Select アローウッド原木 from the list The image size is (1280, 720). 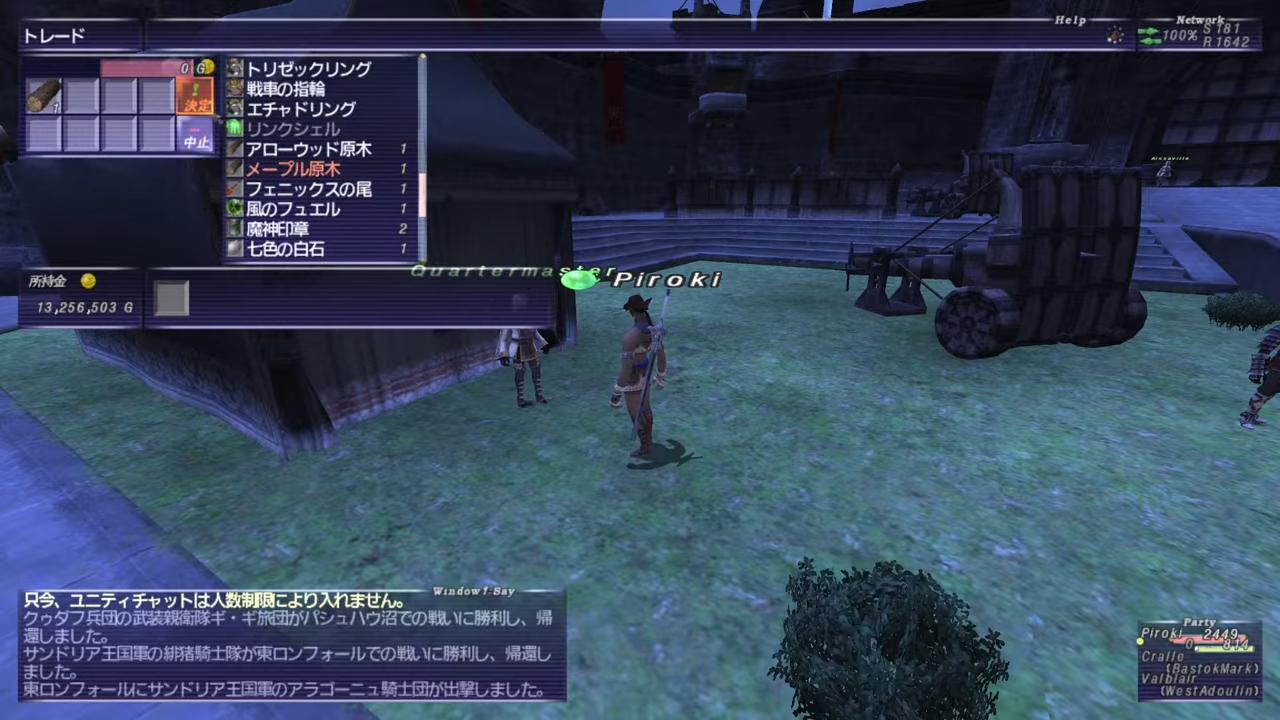(308, 149)
